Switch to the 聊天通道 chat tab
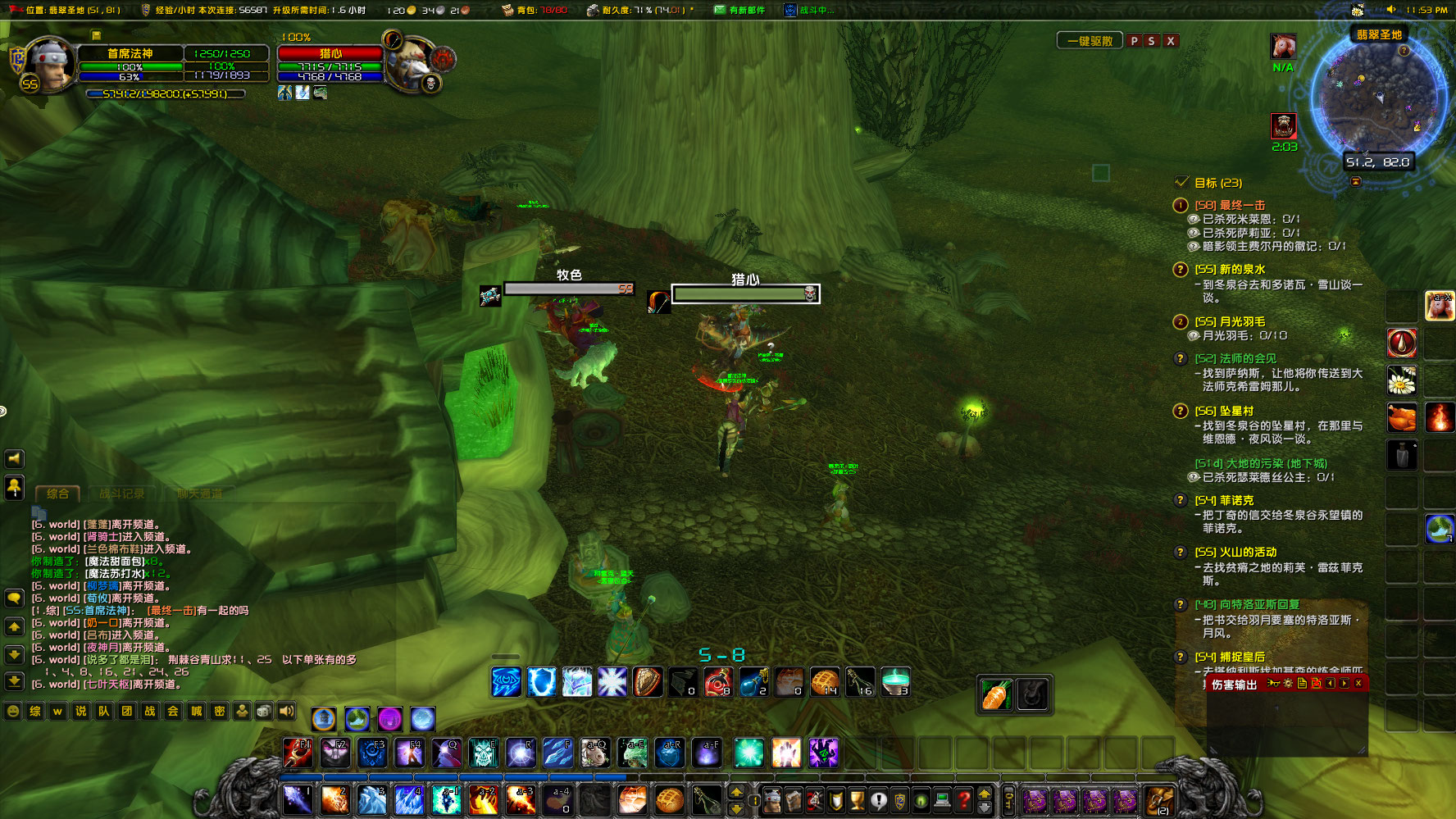This screenshot has height=819, width=1456. pyautogui.click(x=199, y=494)
